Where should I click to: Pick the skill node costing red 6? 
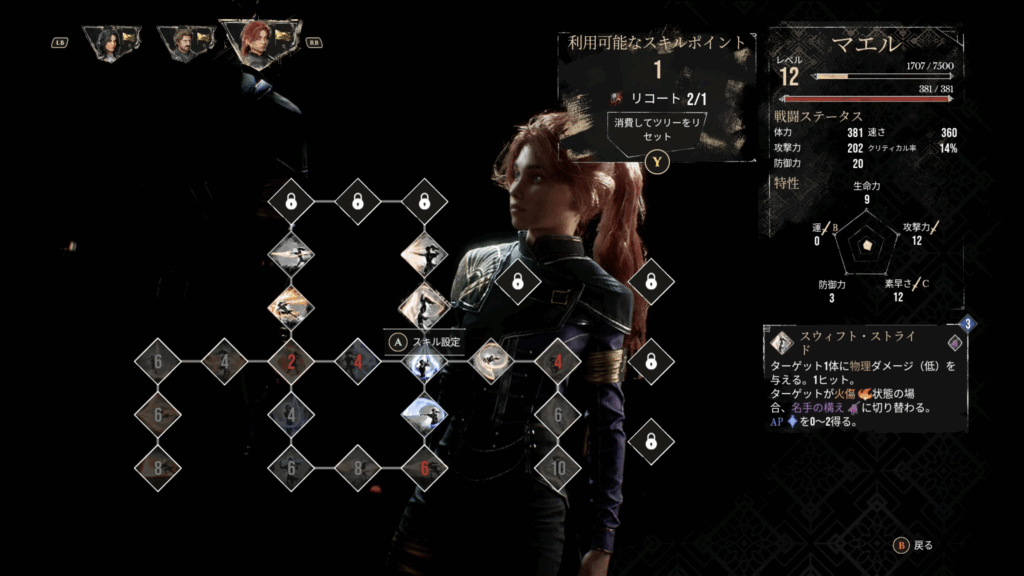pos(424,467)
